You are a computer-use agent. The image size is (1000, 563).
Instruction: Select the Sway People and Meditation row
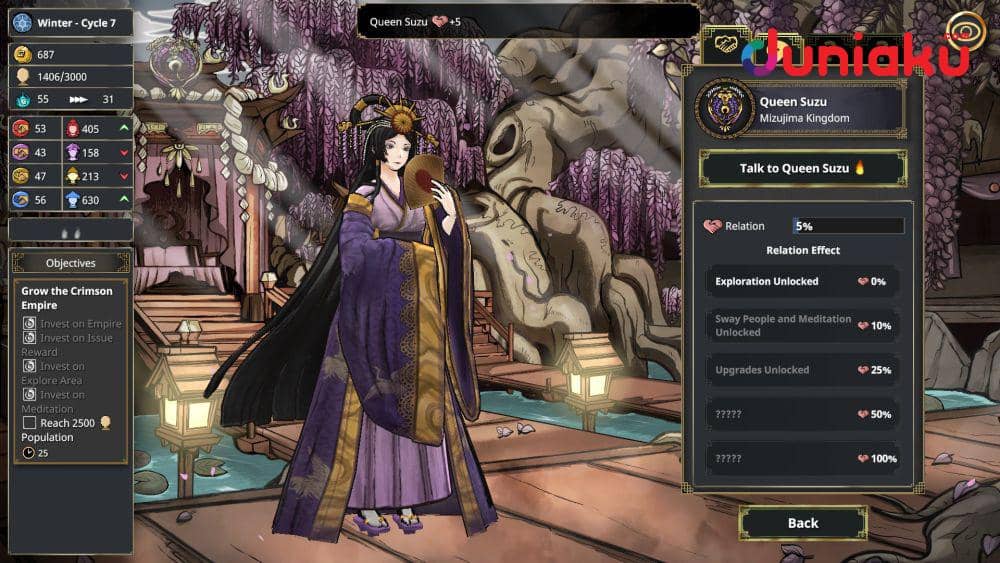[x=802, y=326]
